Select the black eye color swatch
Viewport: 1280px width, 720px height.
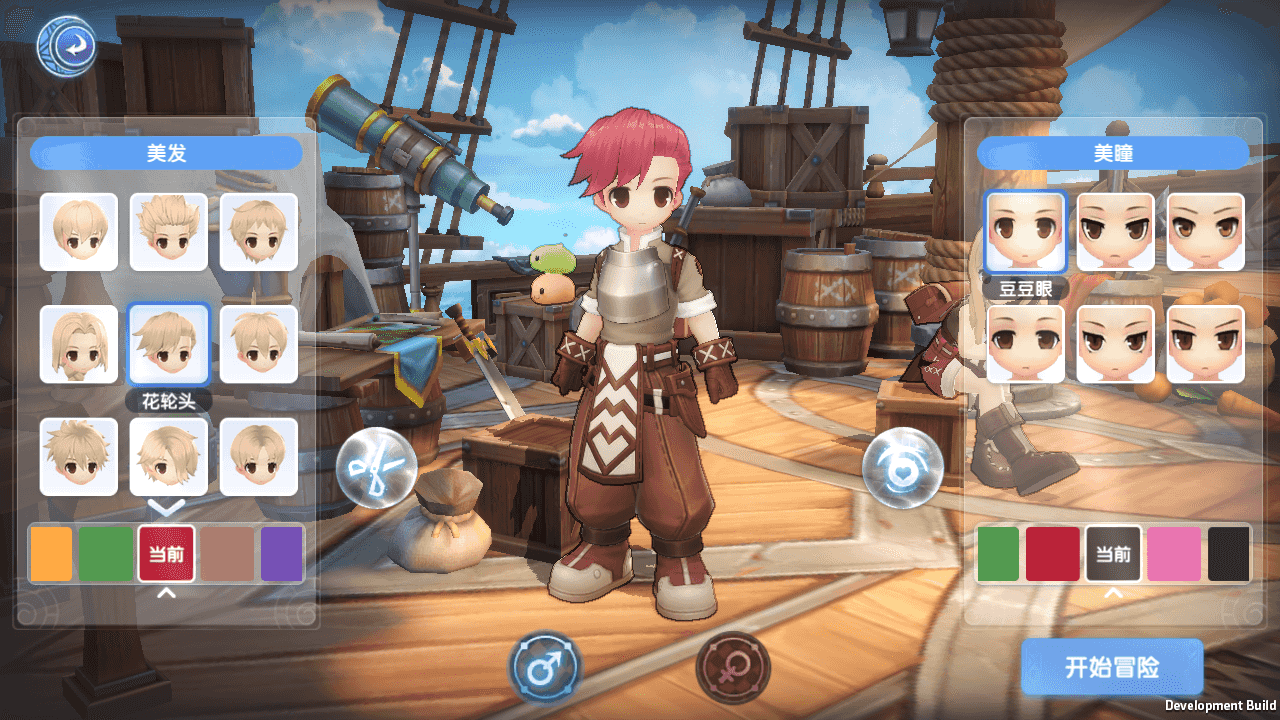pyautogui.click(x=1229, y=554)
